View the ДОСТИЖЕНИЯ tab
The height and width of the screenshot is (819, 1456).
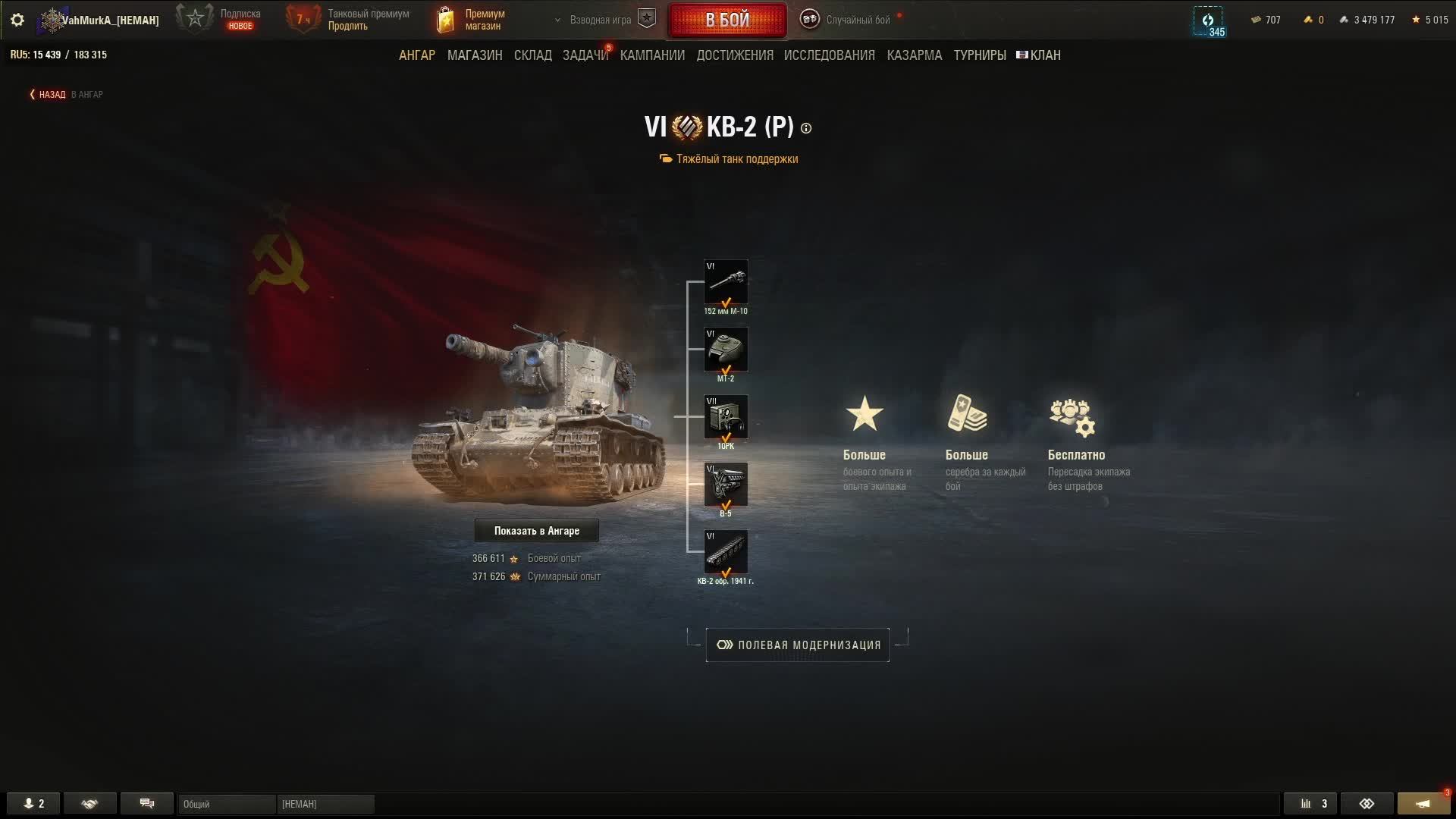[735, 55]
